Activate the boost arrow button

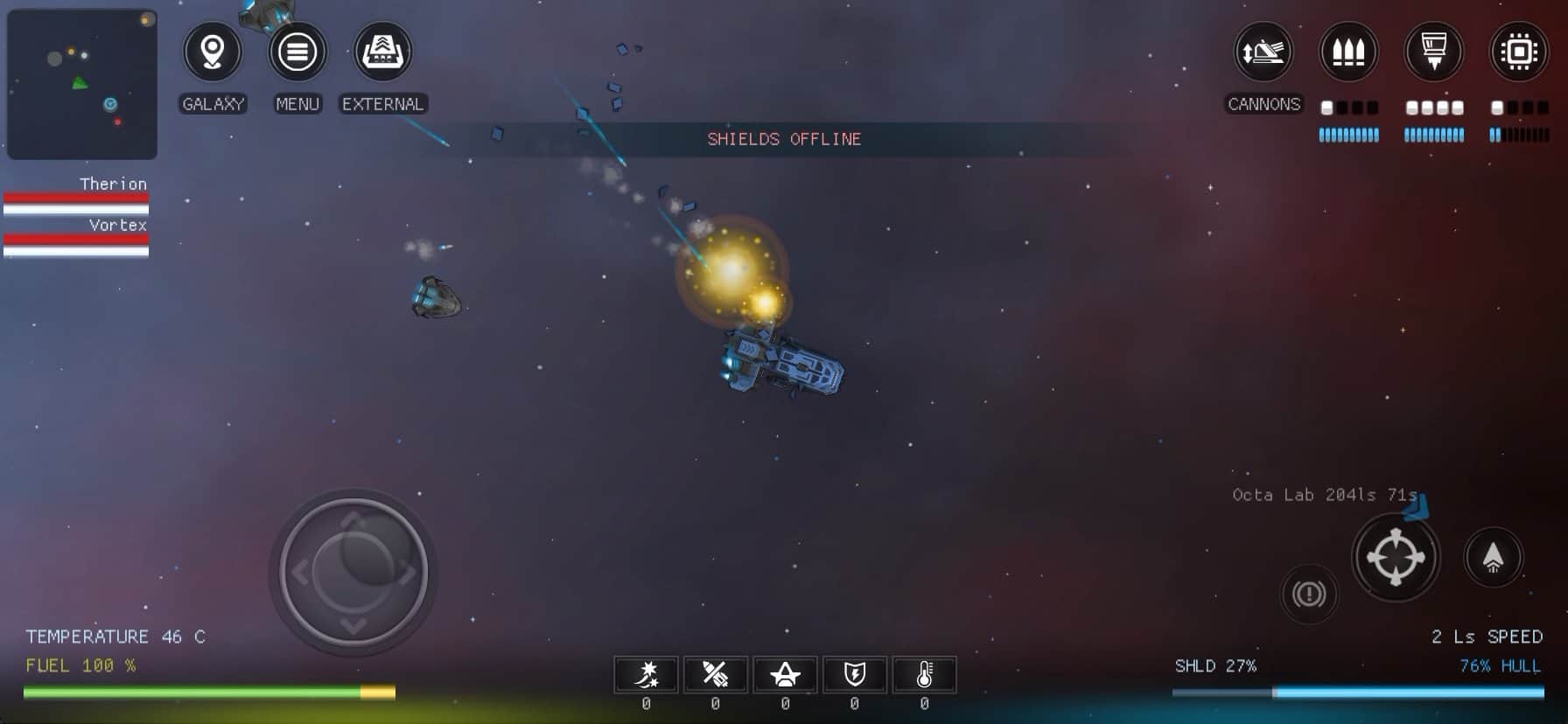coord(1493,557)
